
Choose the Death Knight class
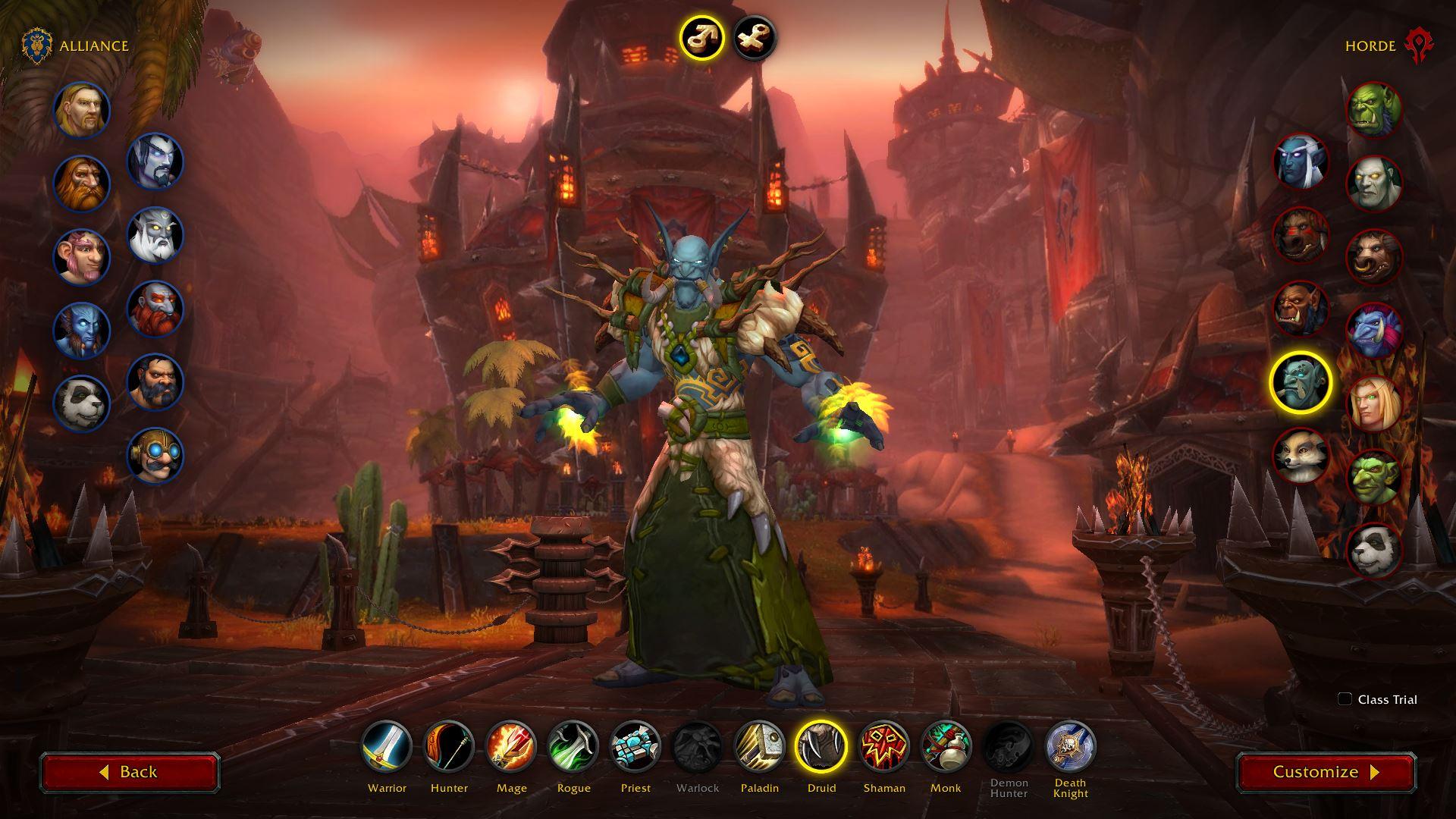tap(1070, 746)
